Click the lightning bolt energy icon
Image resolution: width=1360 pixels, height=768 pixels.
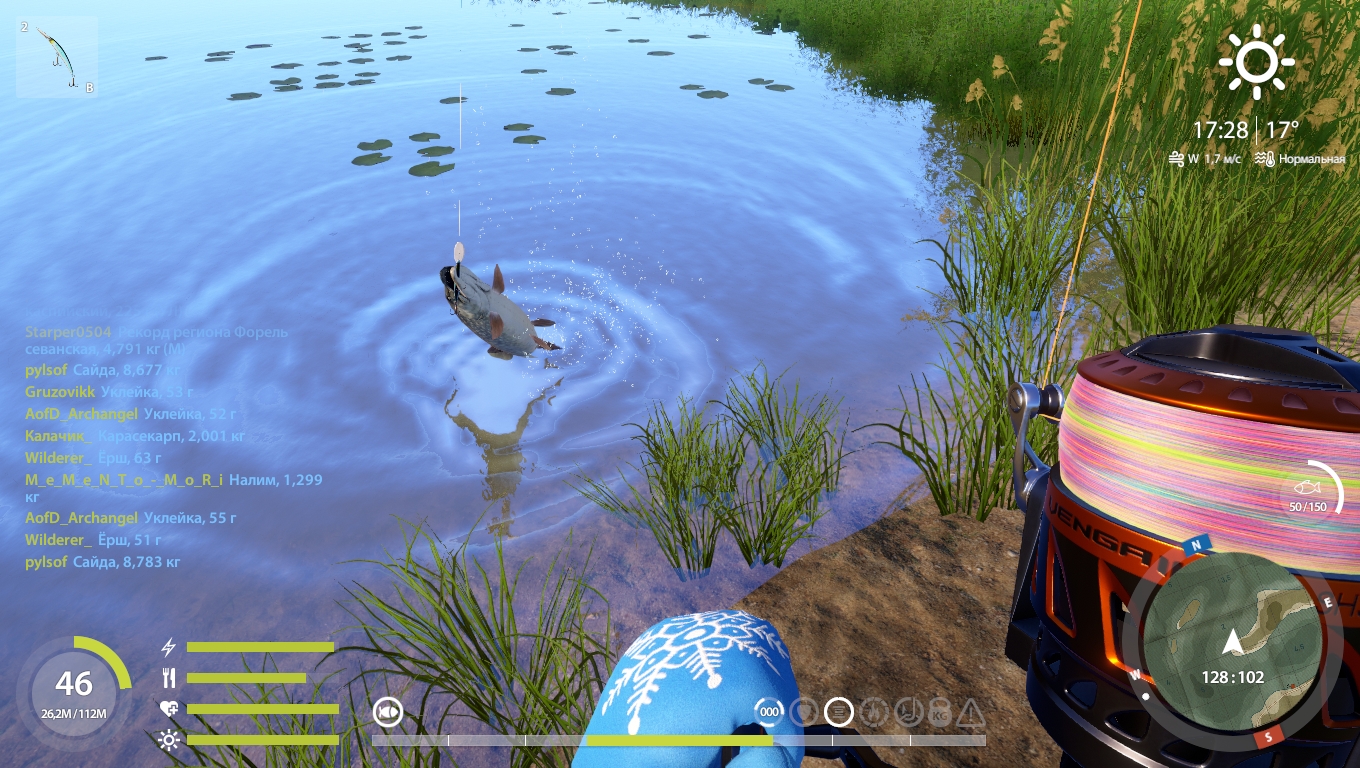[169, 647]
